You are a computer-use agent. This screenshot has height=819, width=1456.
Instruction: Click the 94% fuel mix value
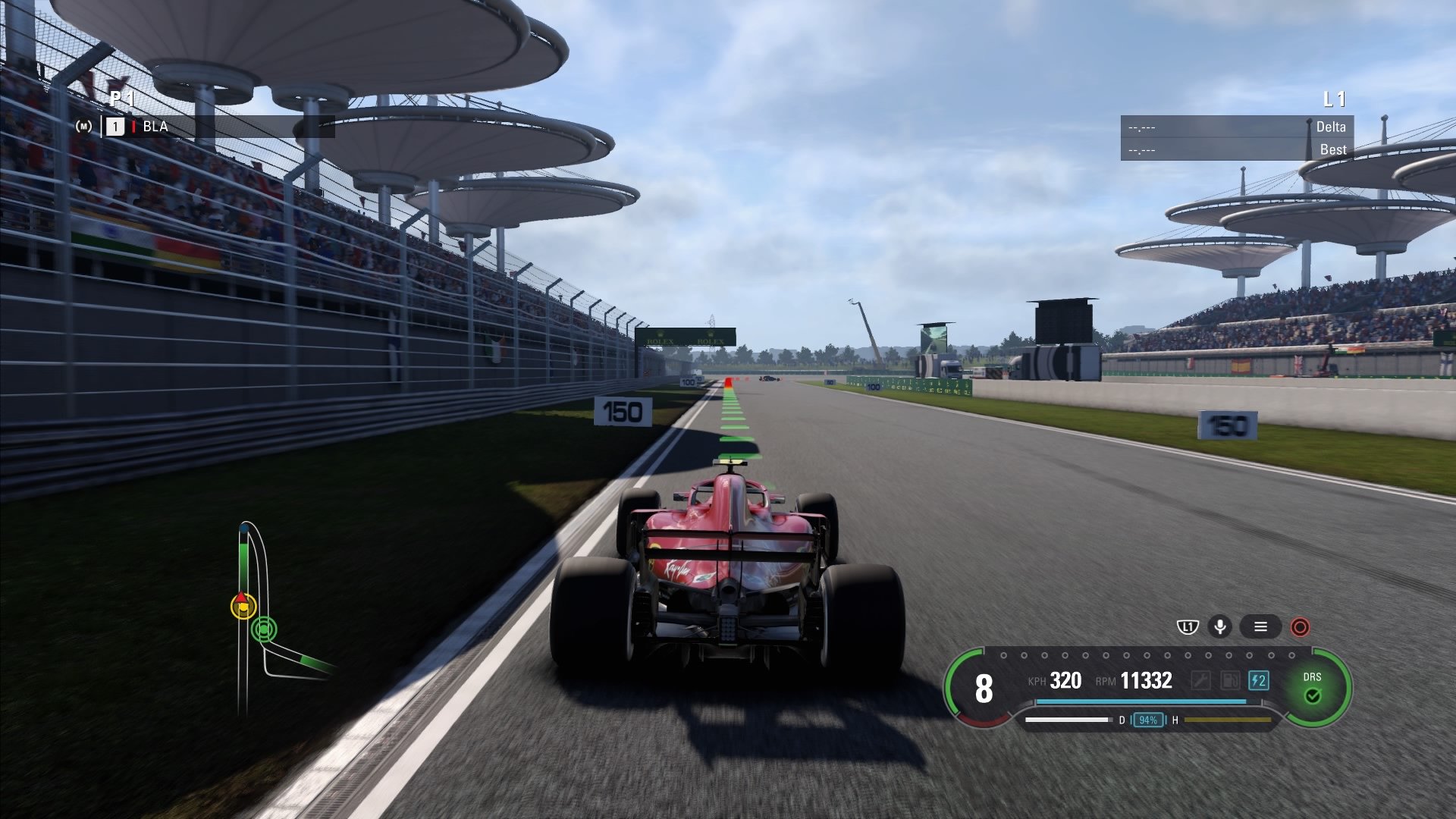(1147, 720)
